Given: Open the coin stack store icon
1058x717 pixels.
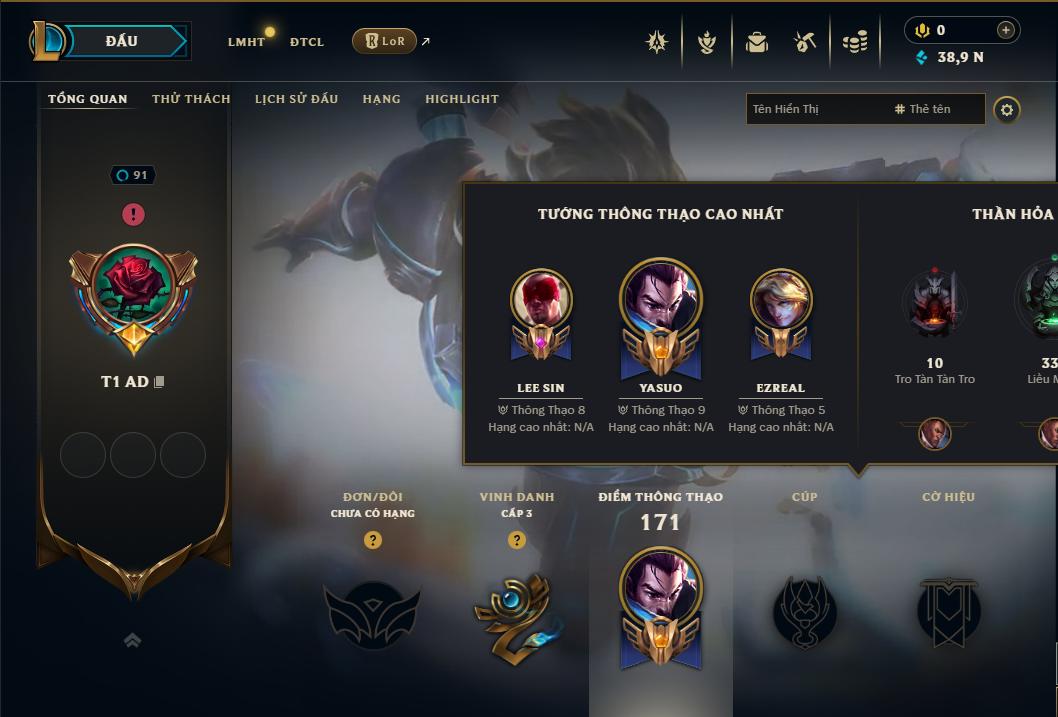Looking at the screenshot, I should [854, 42].
